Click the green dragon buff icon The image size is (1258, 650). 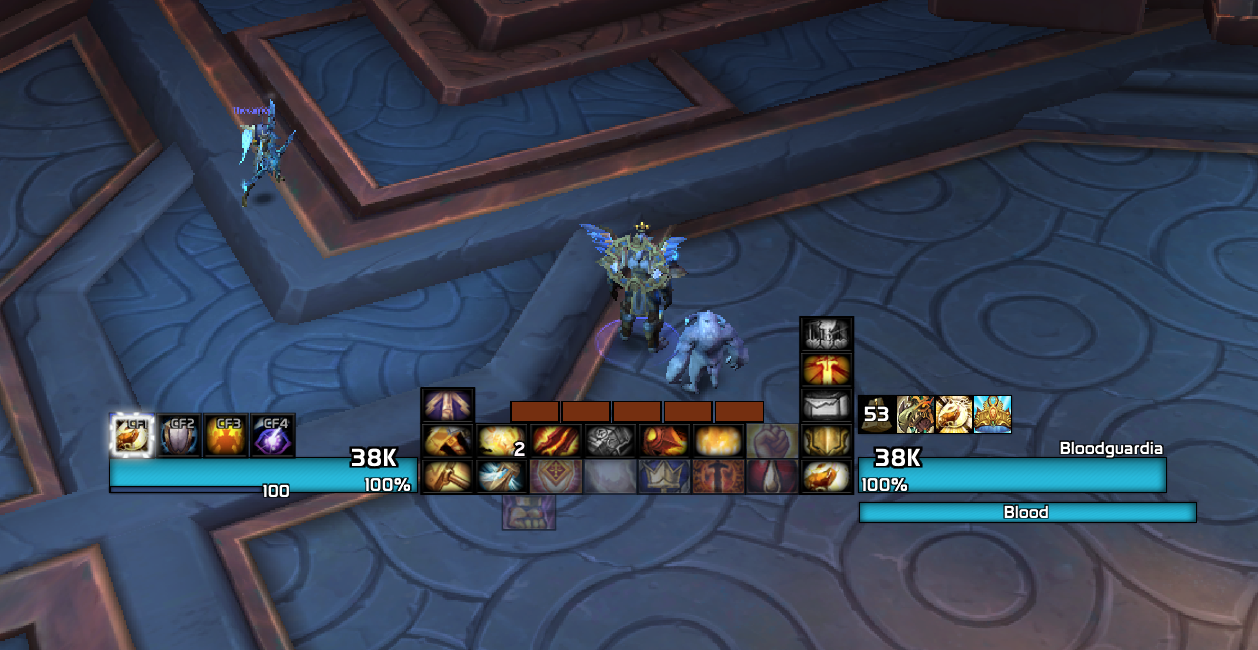click(915, 414)
